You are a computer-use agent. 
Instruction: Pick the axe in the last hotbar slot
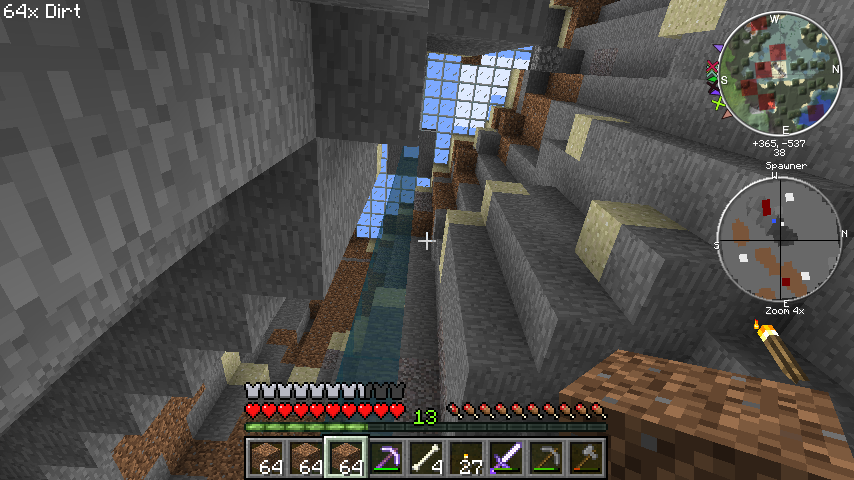pos(586,458)
